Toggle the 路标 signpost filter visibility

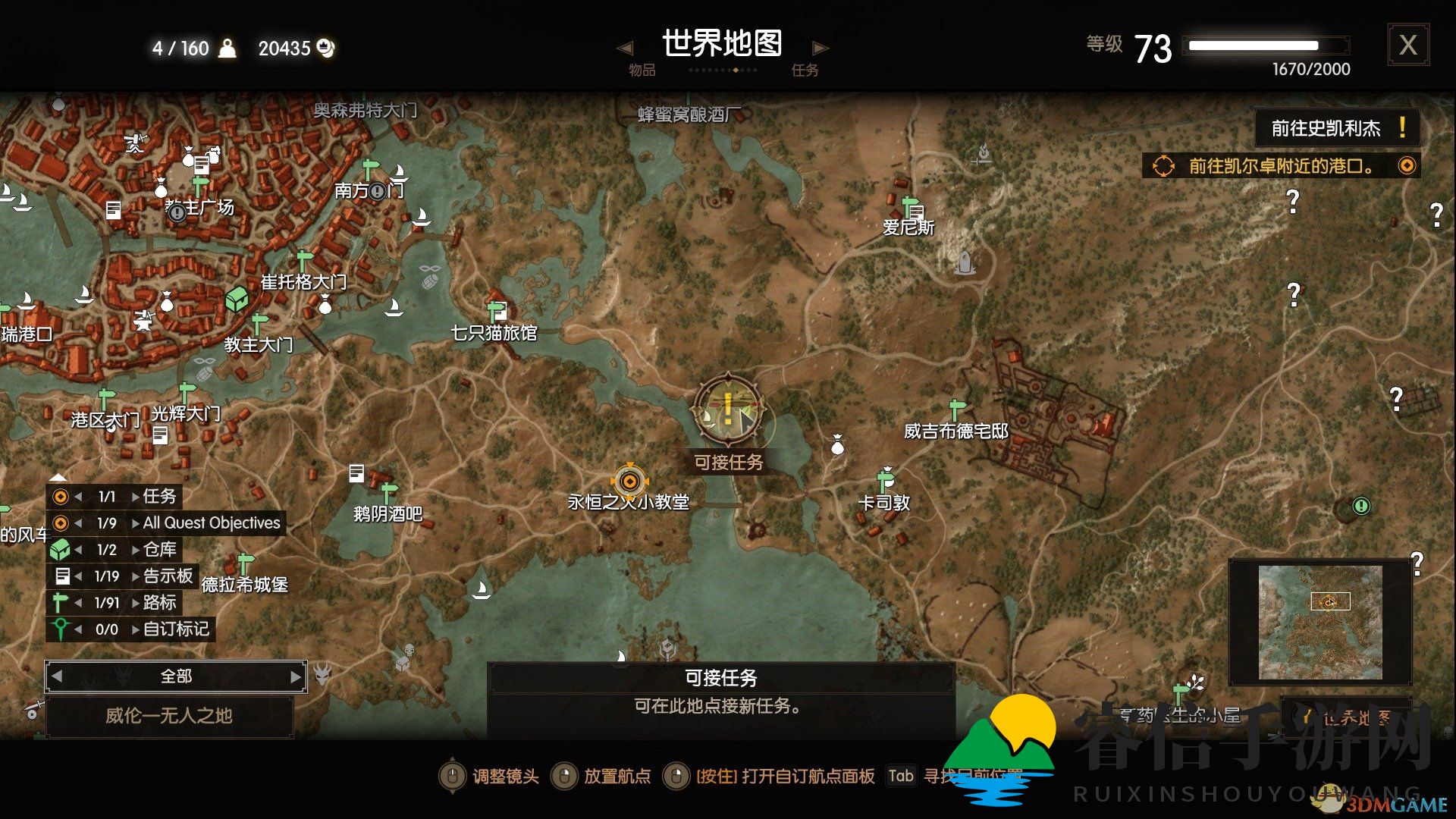click(x=59, y=603)
